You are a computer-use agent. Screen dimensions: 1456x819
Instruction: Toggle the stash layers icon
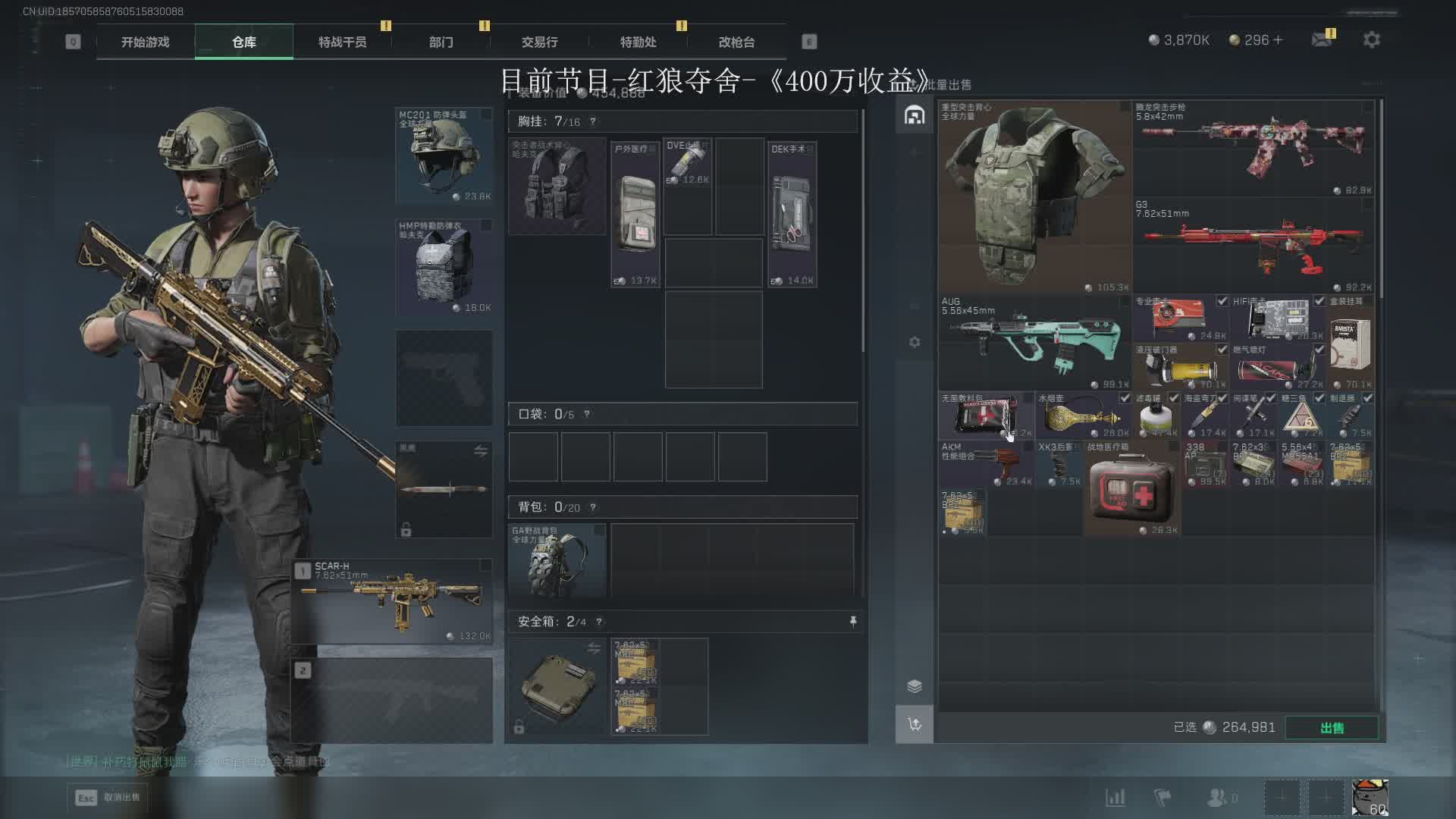915,686
